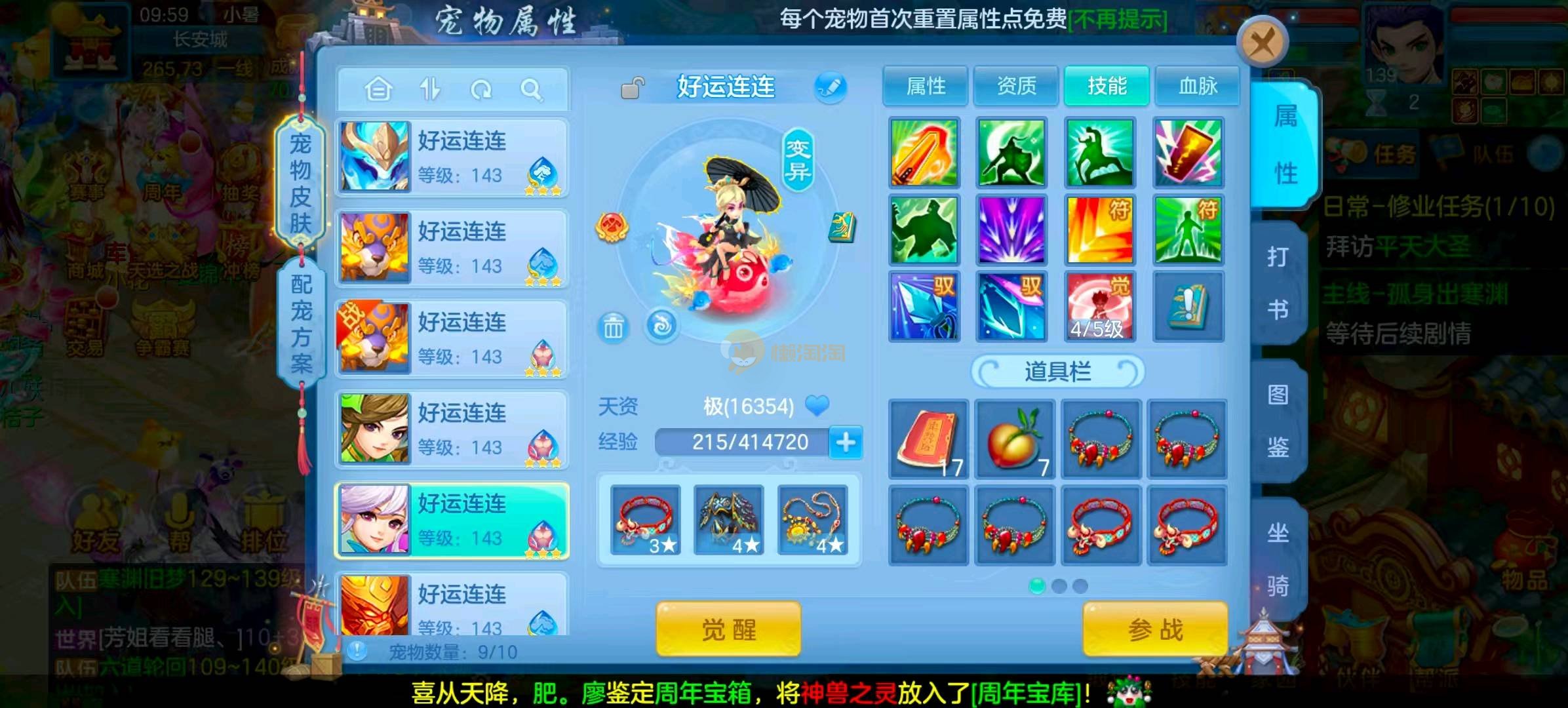Edit pet name with the pencil icon
Screen dimensions: 1568x708
click(x=830, y=87)
